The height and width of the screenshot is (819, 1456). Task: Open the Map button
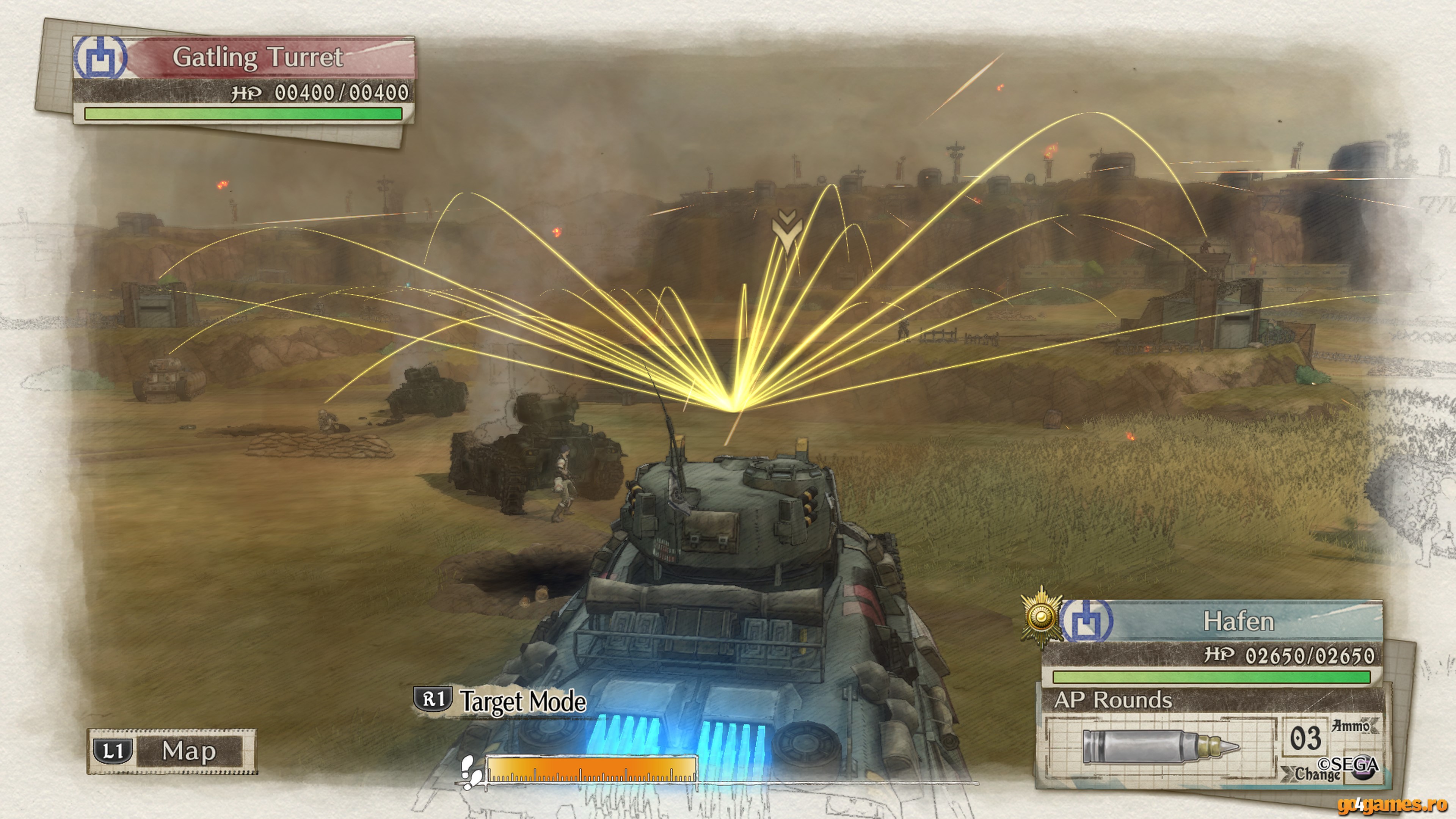point(171,751)
